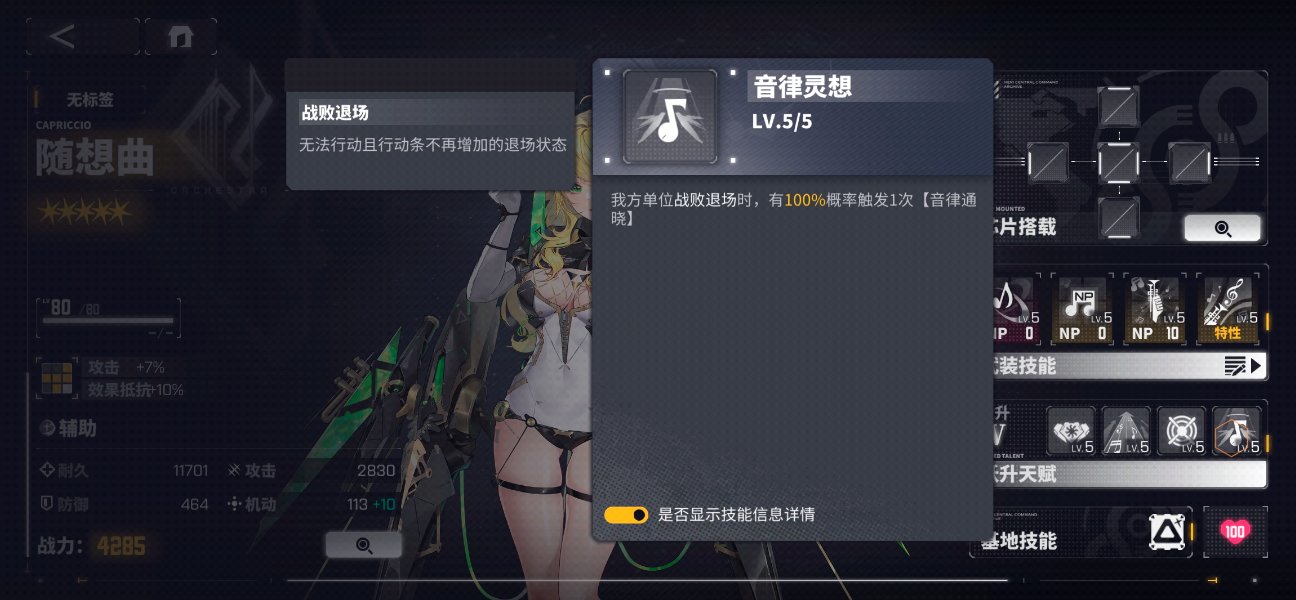Select the 特性 trait skill icon
The image size is (1296, 600).
pos(1227,309)
